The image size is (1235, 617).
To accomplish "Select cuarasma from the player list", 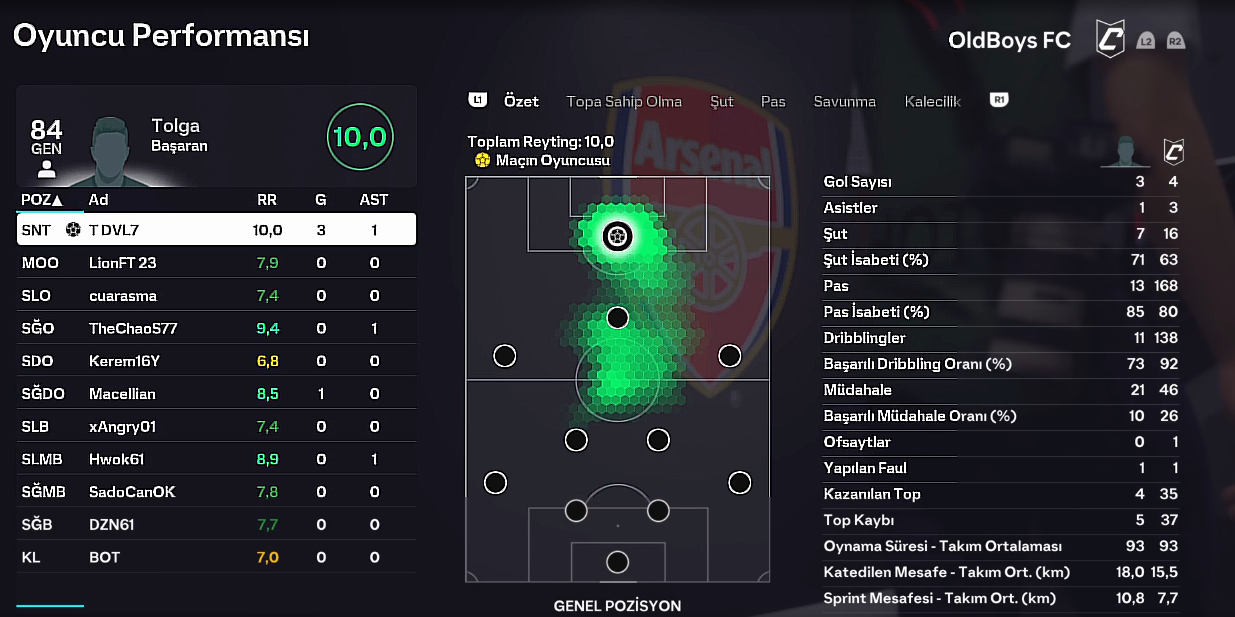I will tap(216, 296).
